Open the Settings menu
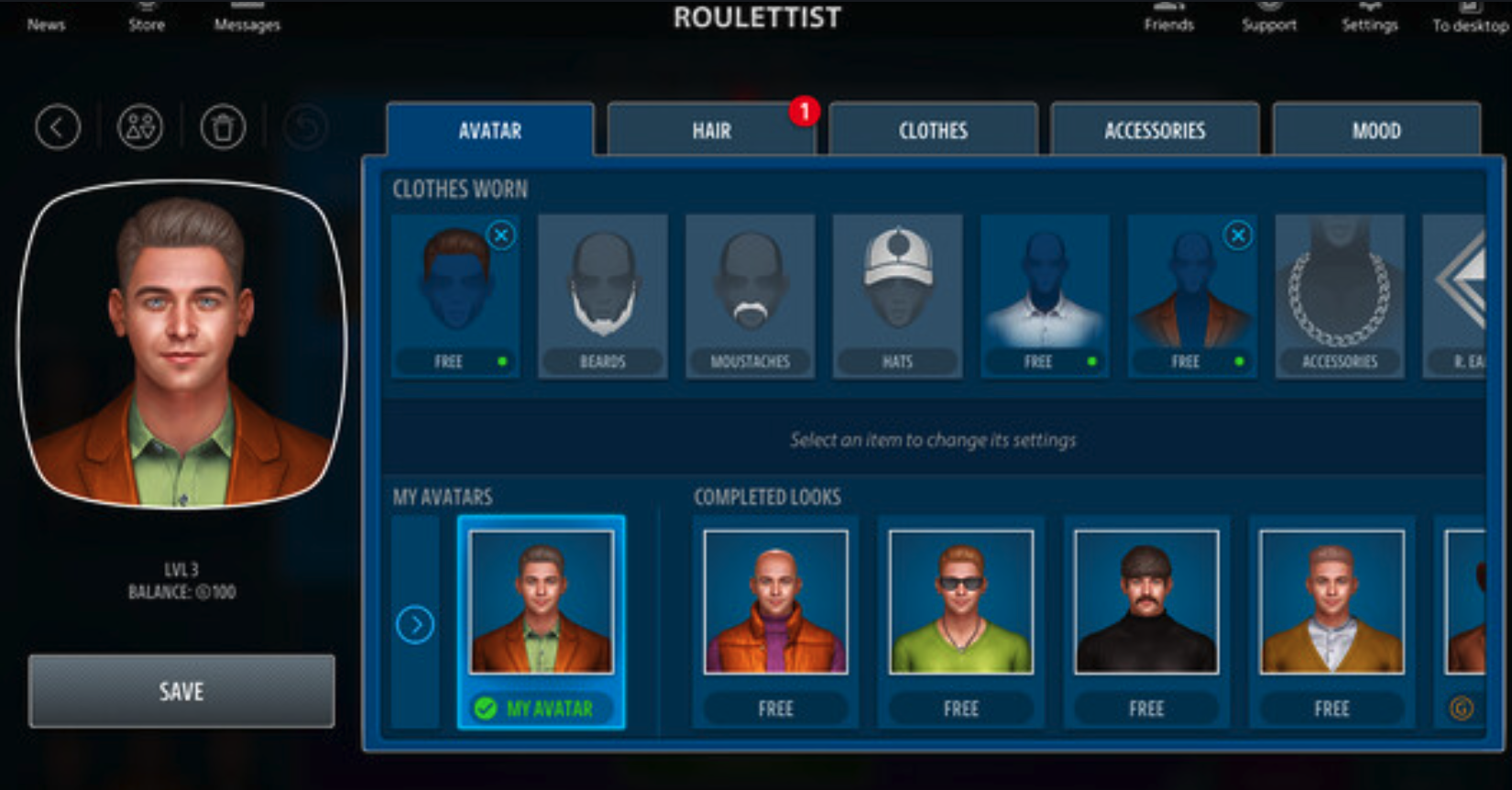This screenshot has height=790, width=1512. coord(1369,17)
